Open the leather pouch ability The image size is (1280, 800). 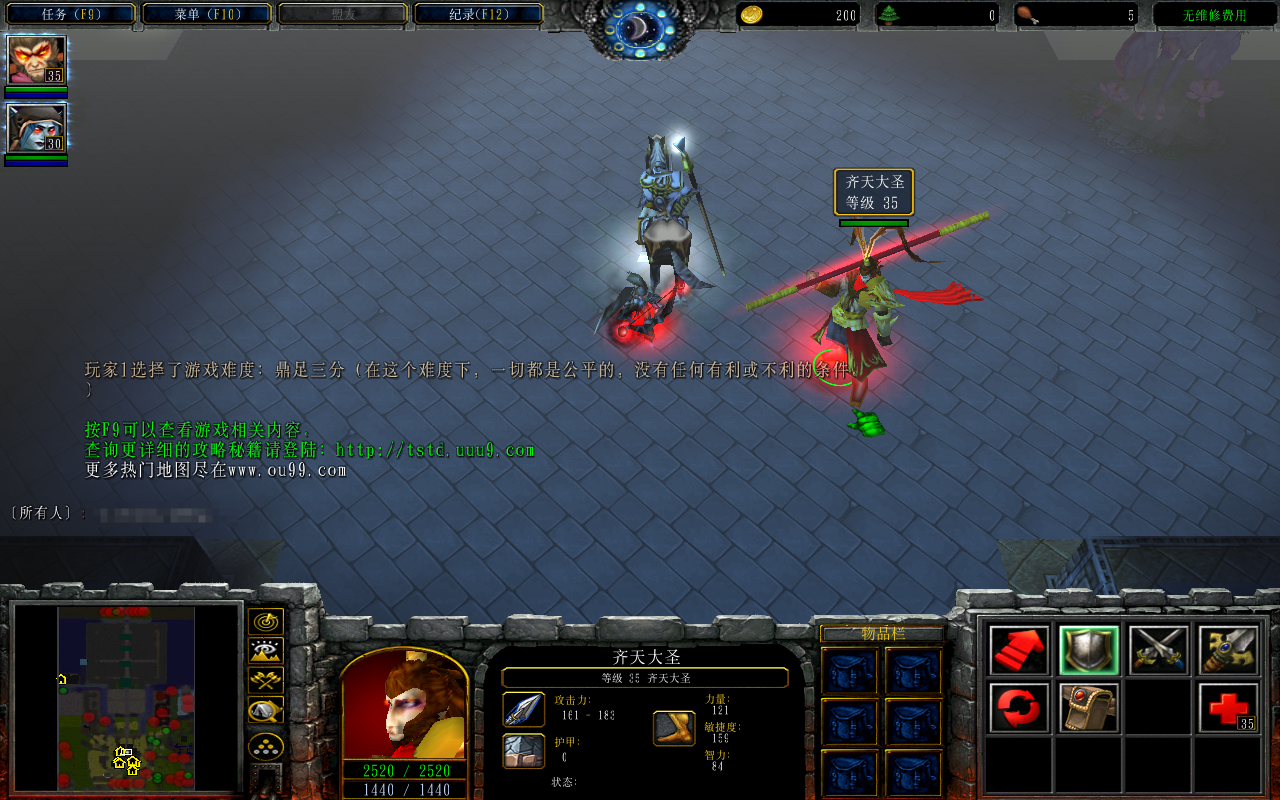pyautogui.click(x=1089, y=708)
